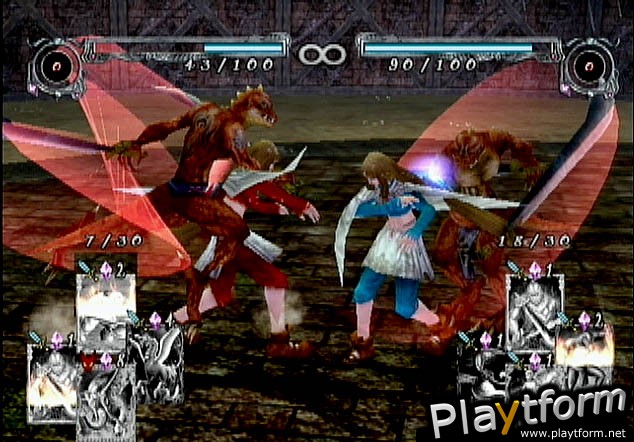The height and width of the screenshot is (442, 634).
Task: Pick the cost-2 card in the 7/30 deck hand
Action: pos(106,313)
